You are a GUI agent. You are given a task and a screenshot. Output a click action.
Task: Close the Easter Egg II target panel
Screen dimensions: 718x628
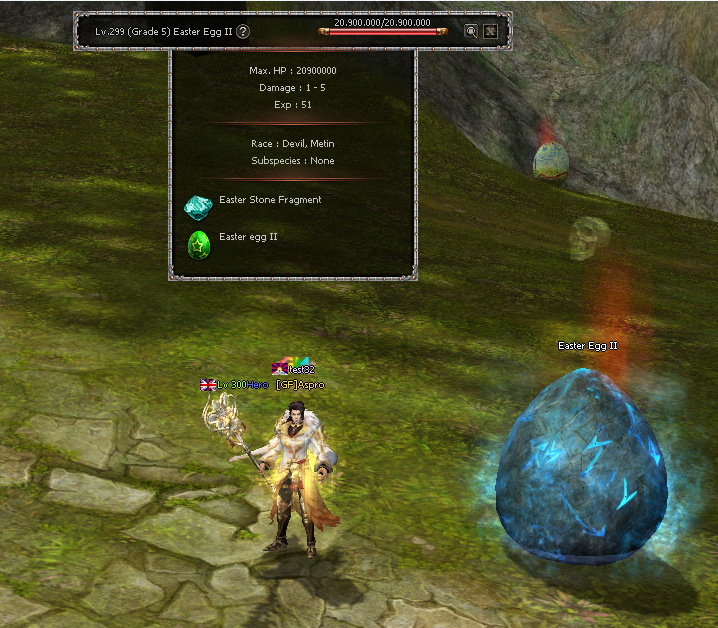[490, 31]
